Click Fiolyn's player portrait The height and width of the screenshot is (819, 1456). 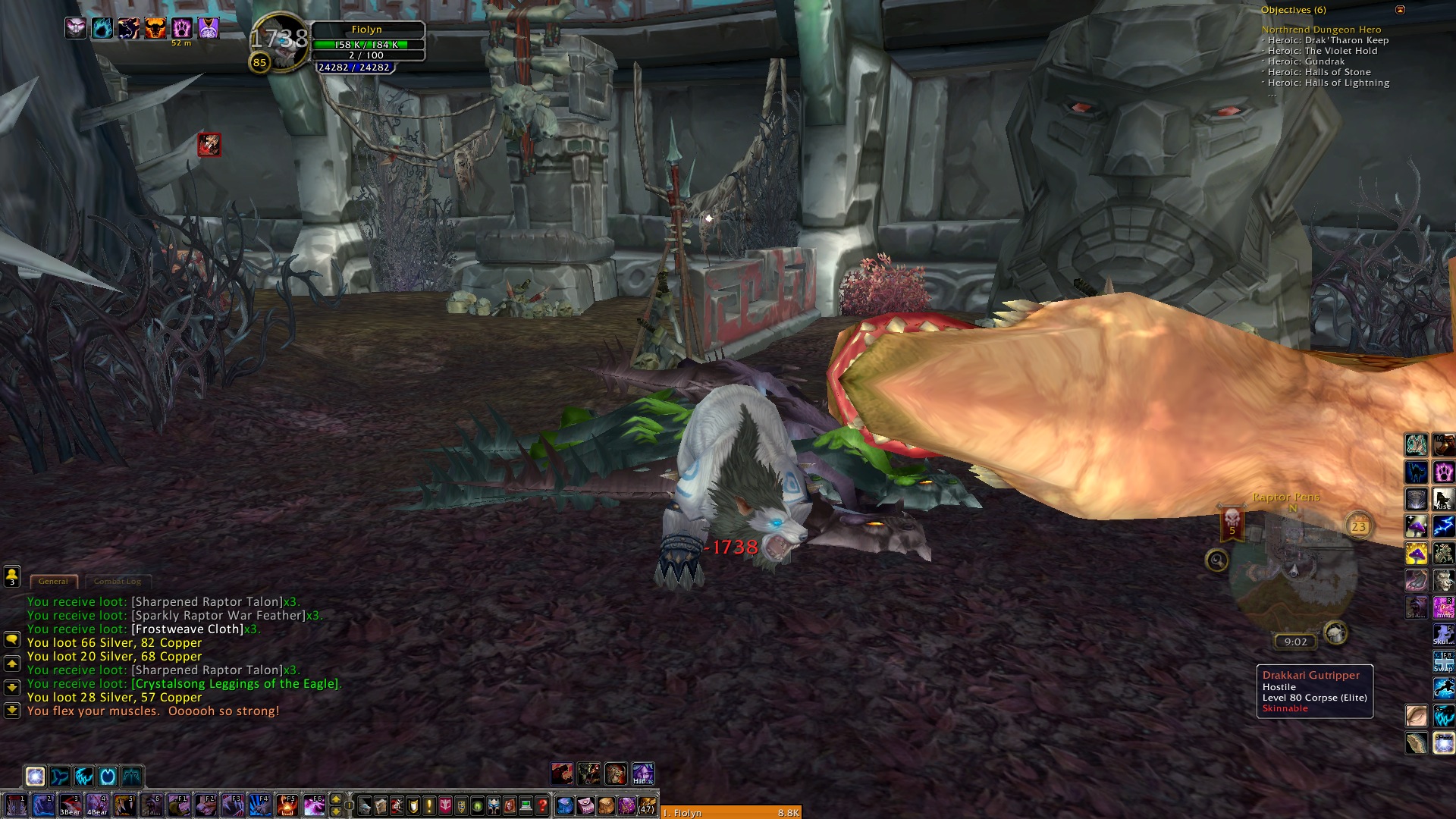pyautogui.click(x=281, y=42)
